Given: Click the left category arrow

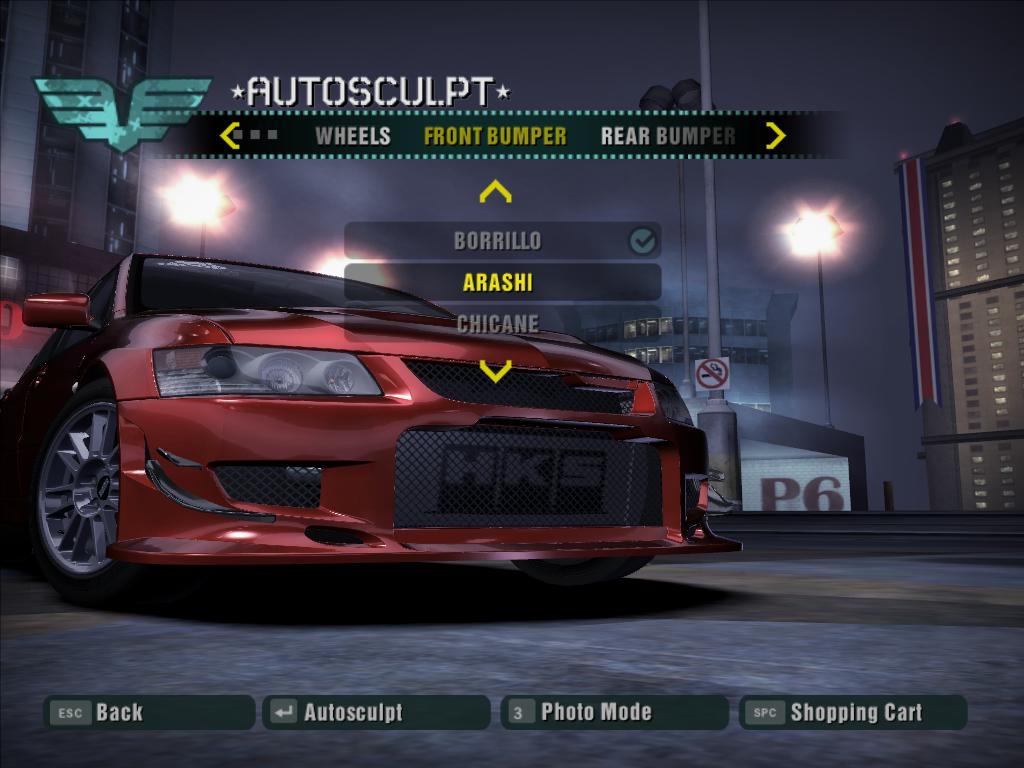Looking at the screenshot, I should [x=230, y=135].
